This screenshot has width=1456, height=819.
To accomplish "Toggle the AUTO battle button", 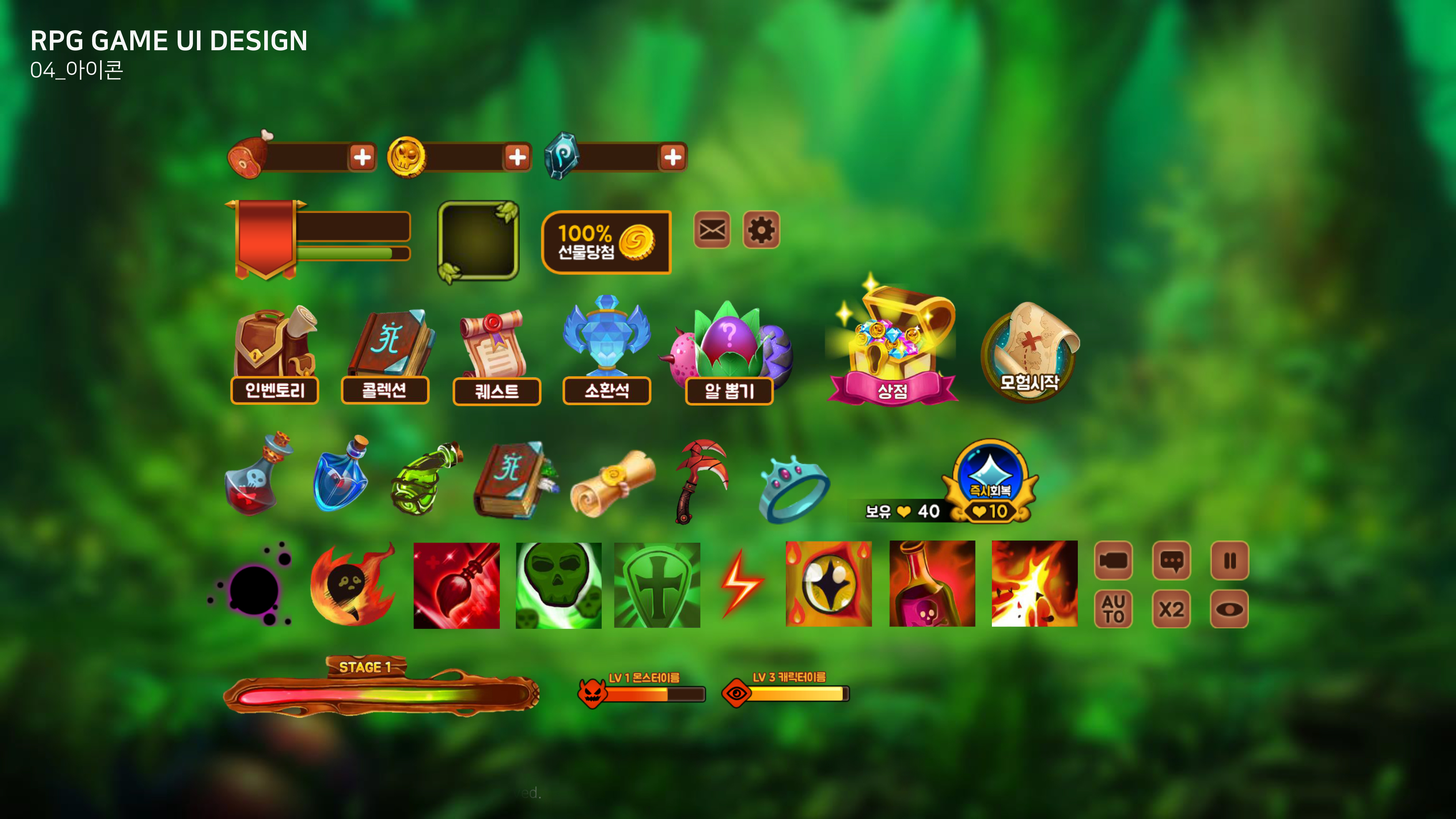I will [1113, 609].
